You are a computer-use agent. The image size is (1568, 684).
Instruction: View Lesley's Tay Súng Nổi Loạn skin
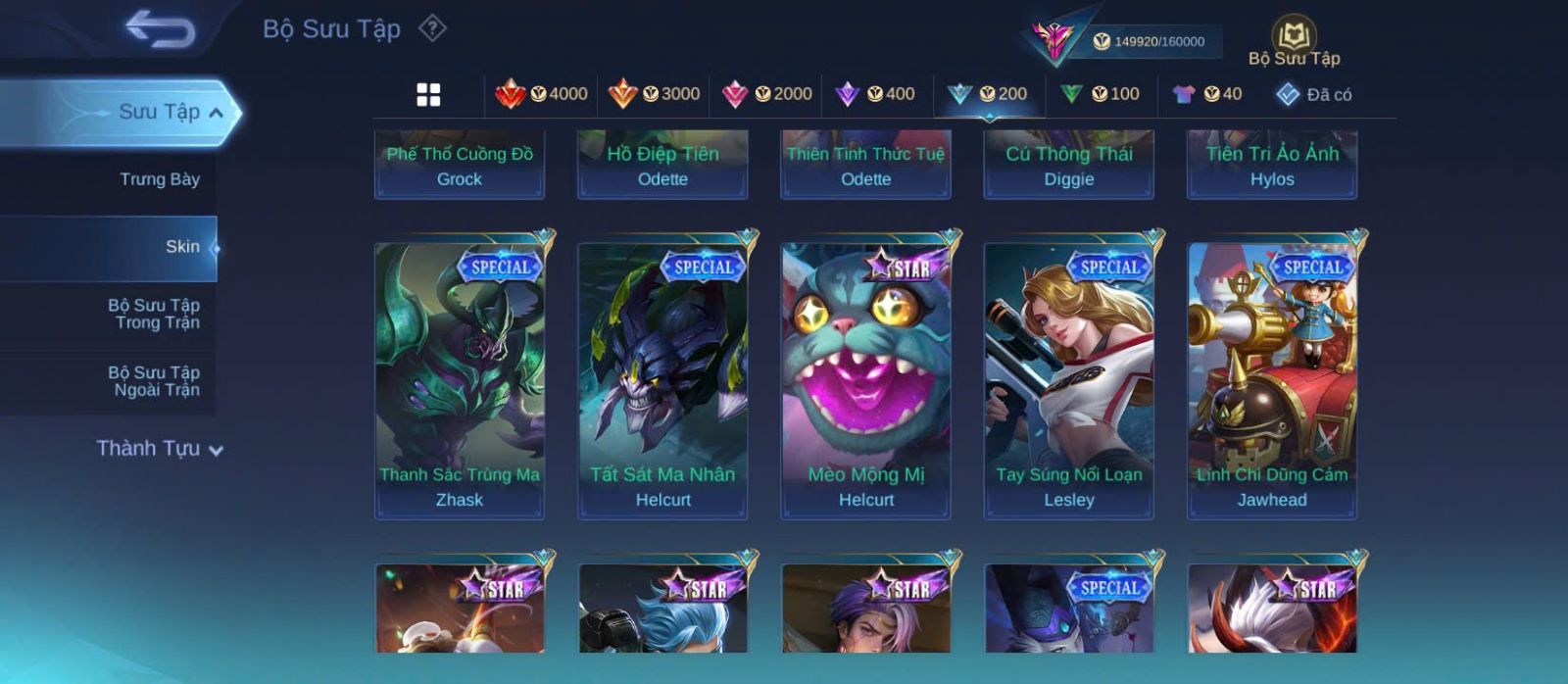(1069, 380)
